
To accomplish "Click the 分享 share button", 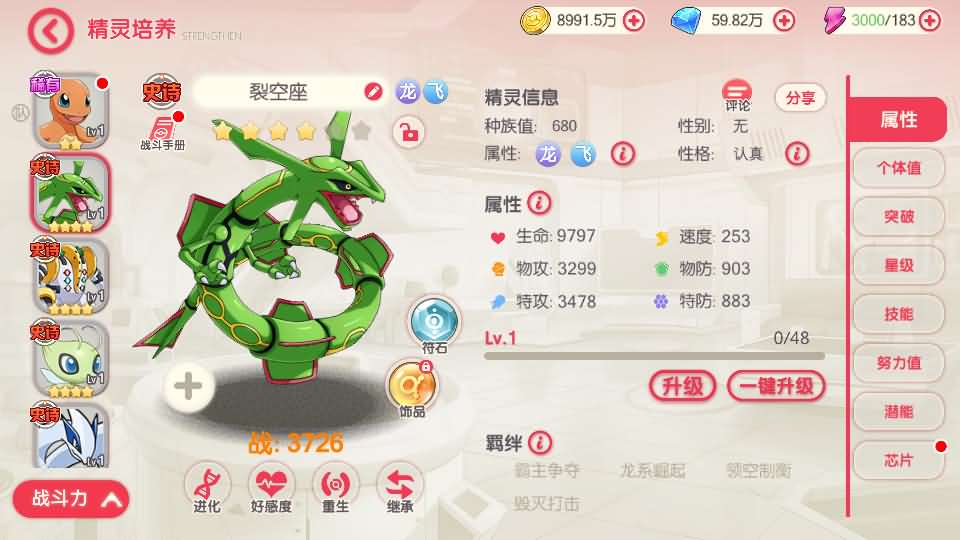I will coord(800,97).
